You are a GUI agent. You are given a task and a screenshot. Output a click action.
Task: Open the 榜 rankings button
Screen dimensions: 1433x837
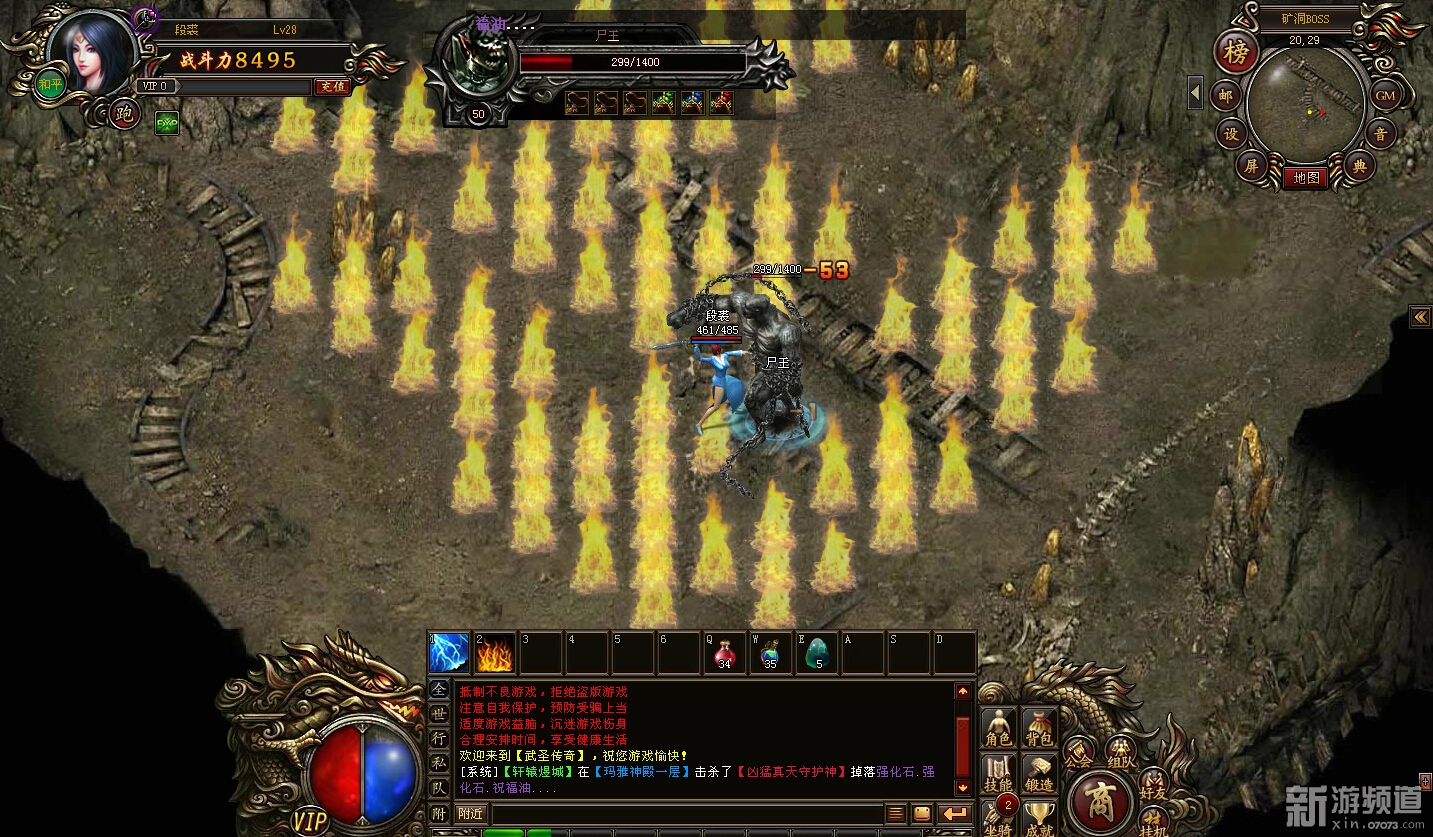(x=1236, y=52)
